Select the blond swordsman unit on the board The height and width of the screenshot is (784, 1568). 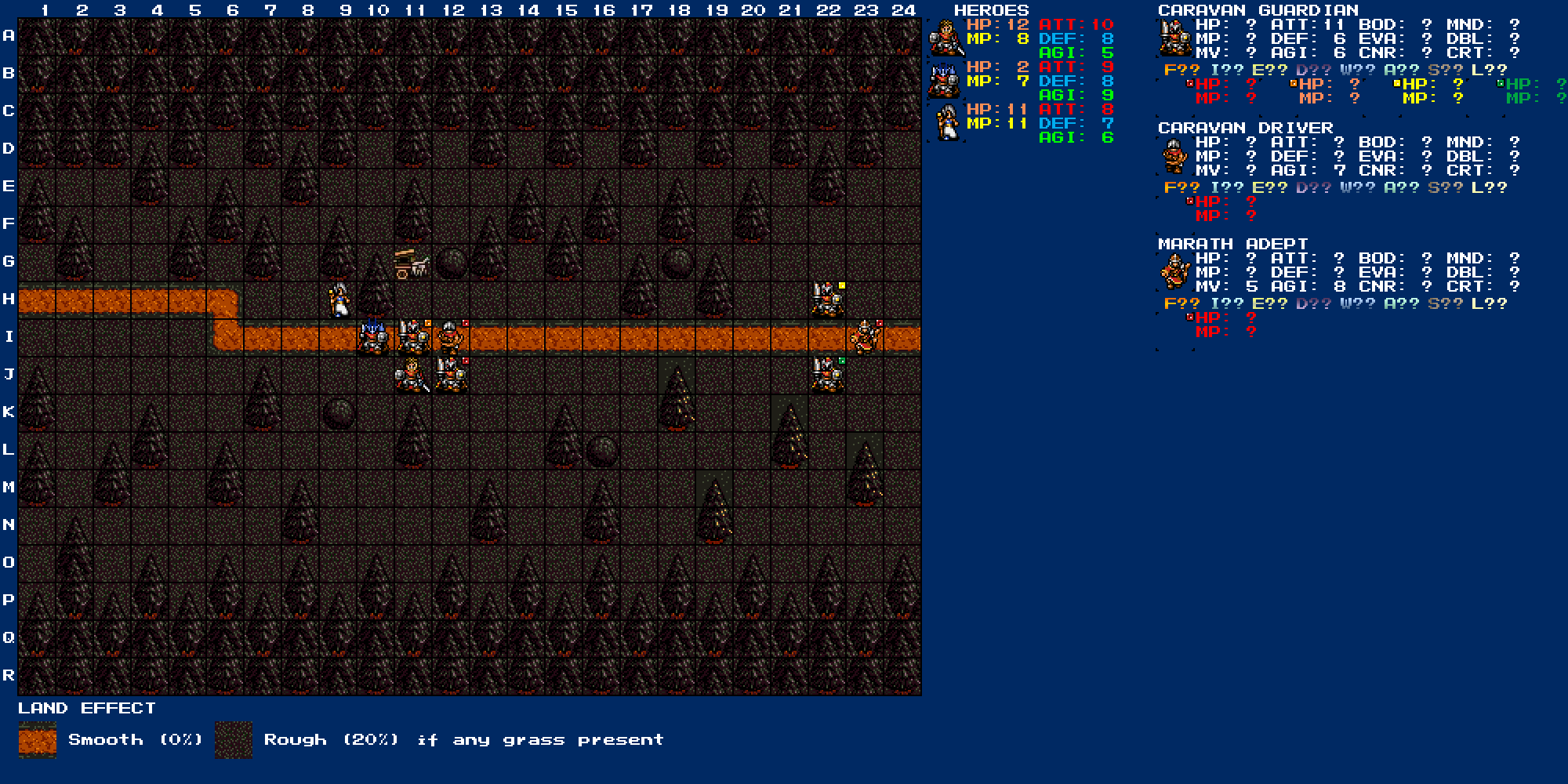(x=412, y=375)
